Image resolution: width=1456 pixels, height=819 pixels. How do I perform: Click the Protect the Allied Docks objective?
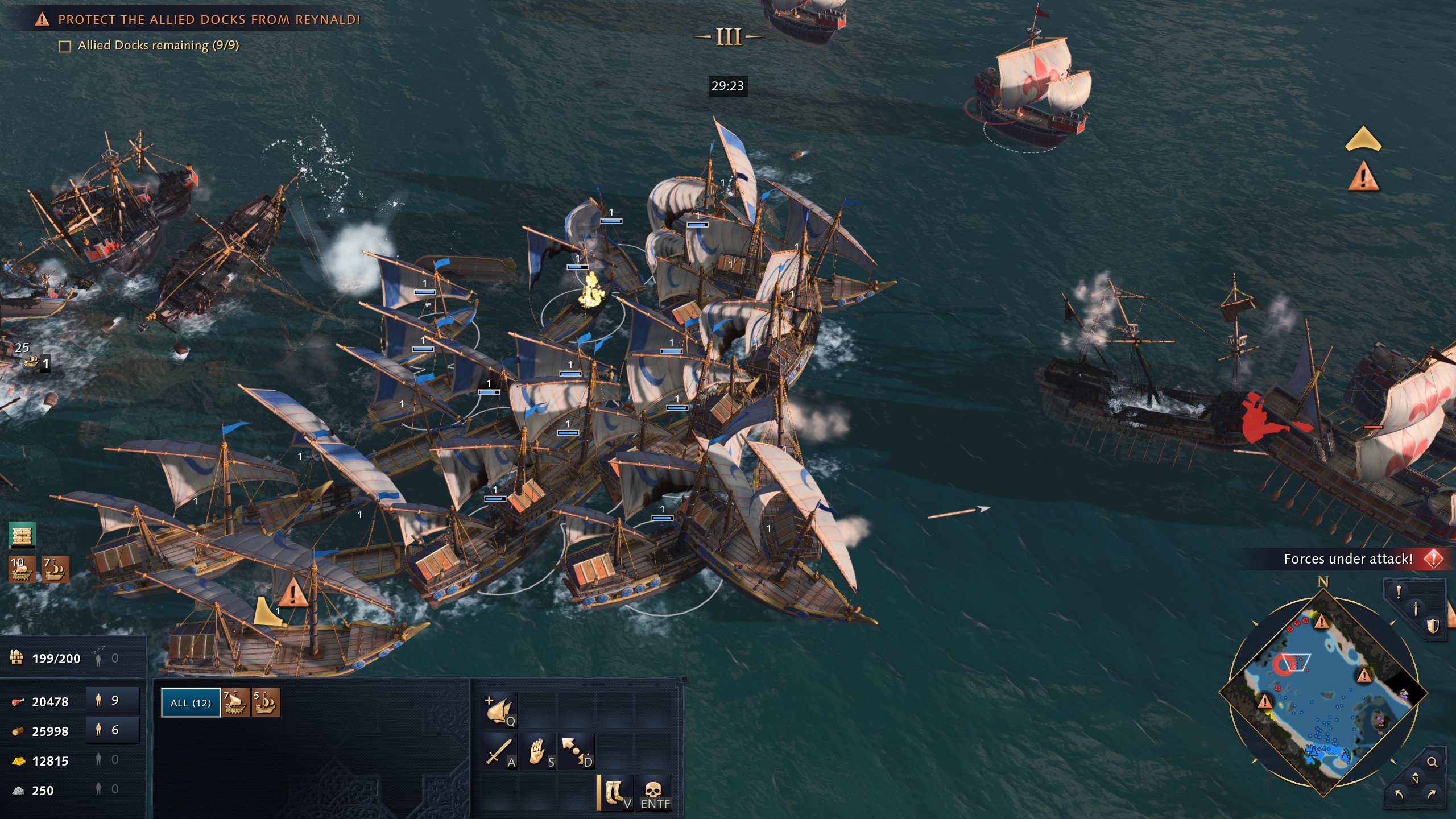pos(209,20)
